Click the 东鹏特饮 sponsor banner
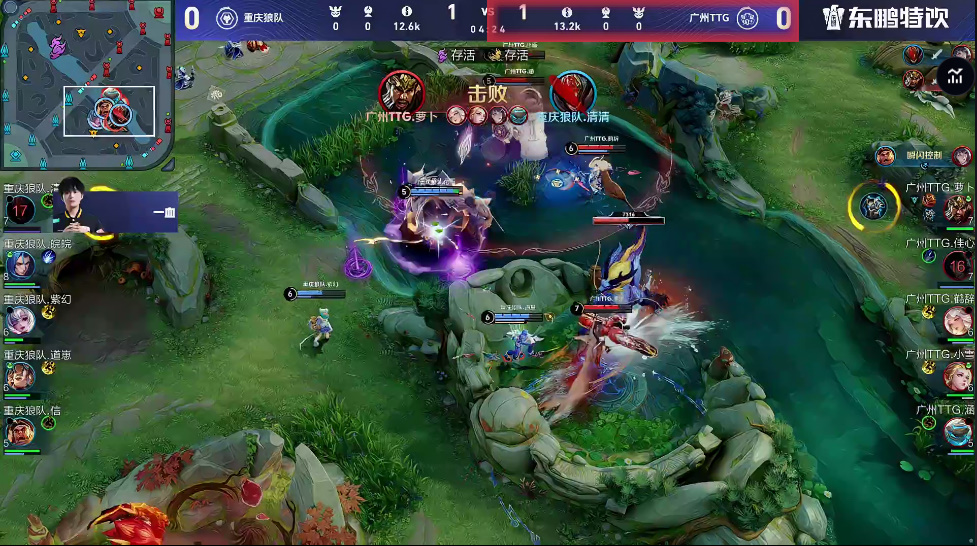Image resolution: width=977 pixels, height=546 pixels. tap(885, 19)
